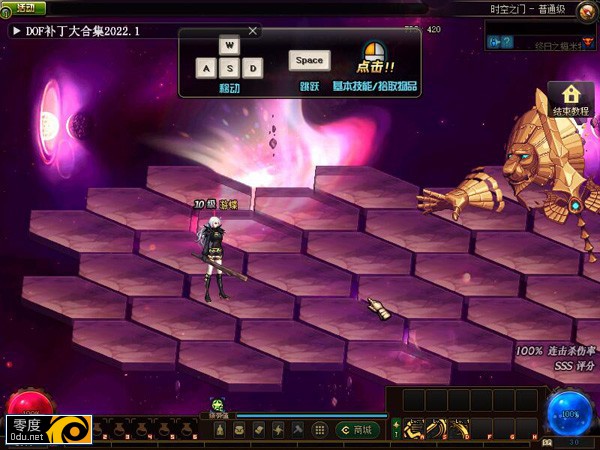
Task: Click the round icon beside the dungeon name
Action: 586,9
